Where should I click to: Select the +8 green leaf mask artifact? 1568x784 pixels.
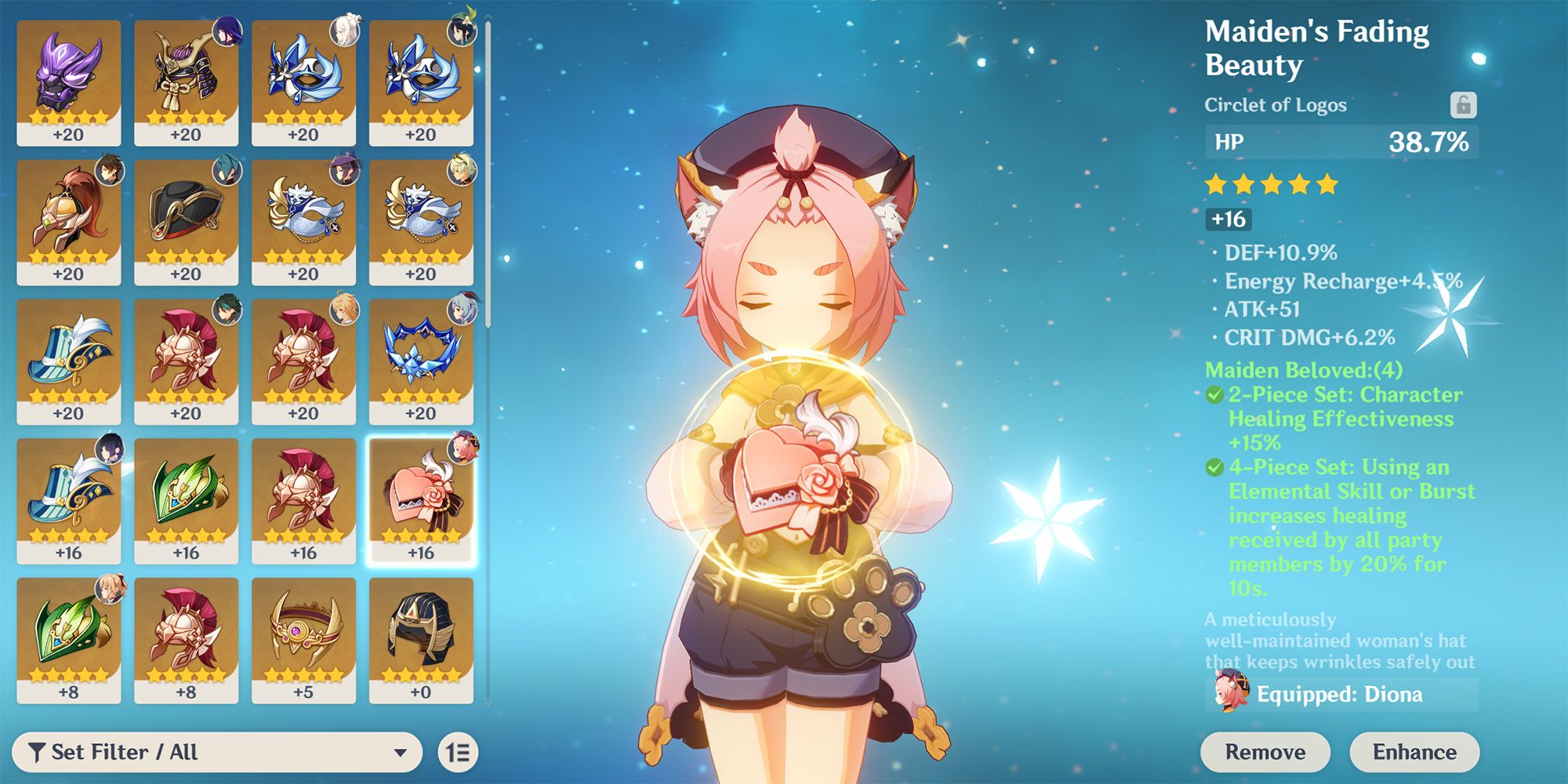point(69,640)
